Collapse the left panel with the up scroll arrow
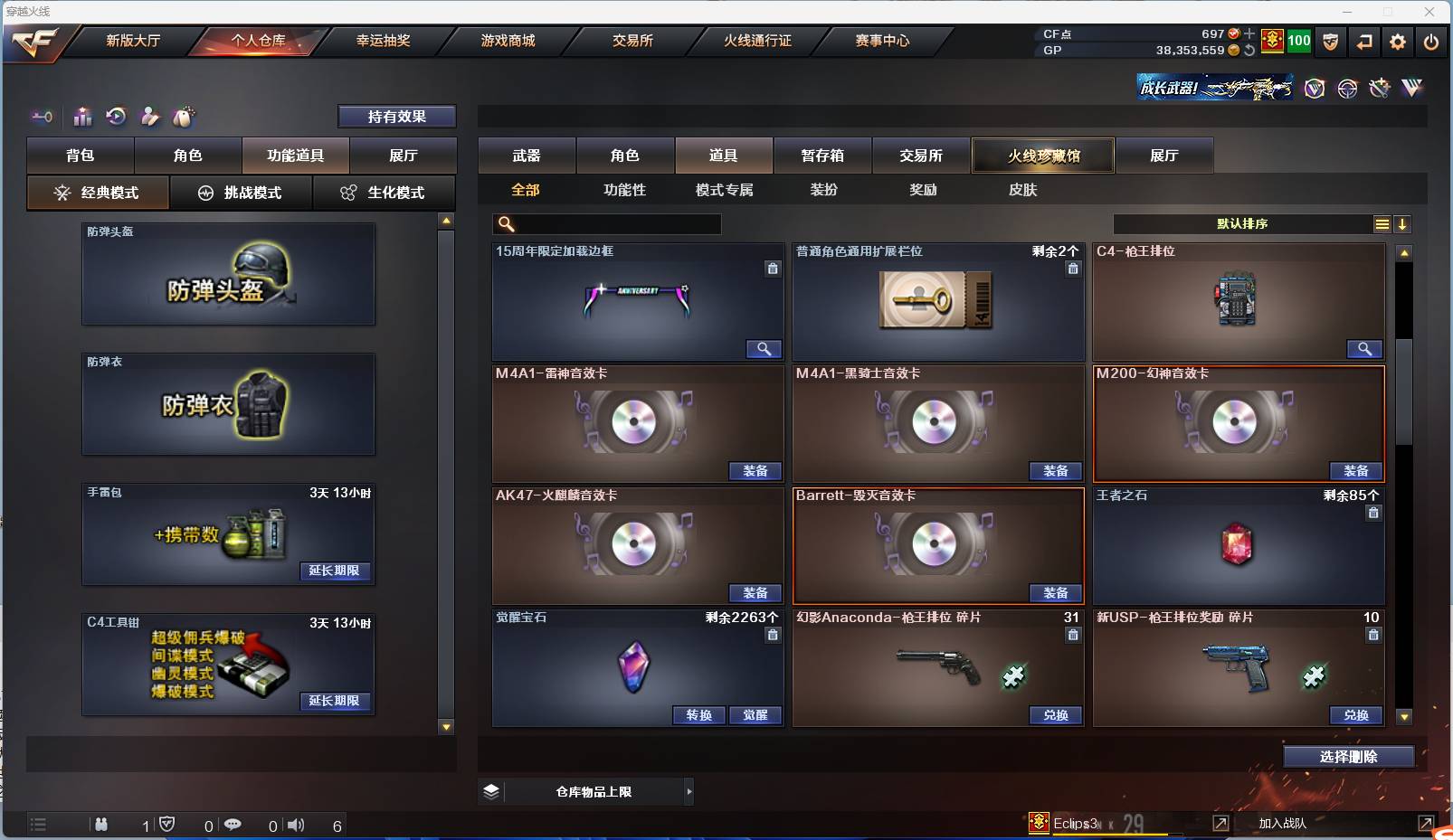 pos(445,218)
